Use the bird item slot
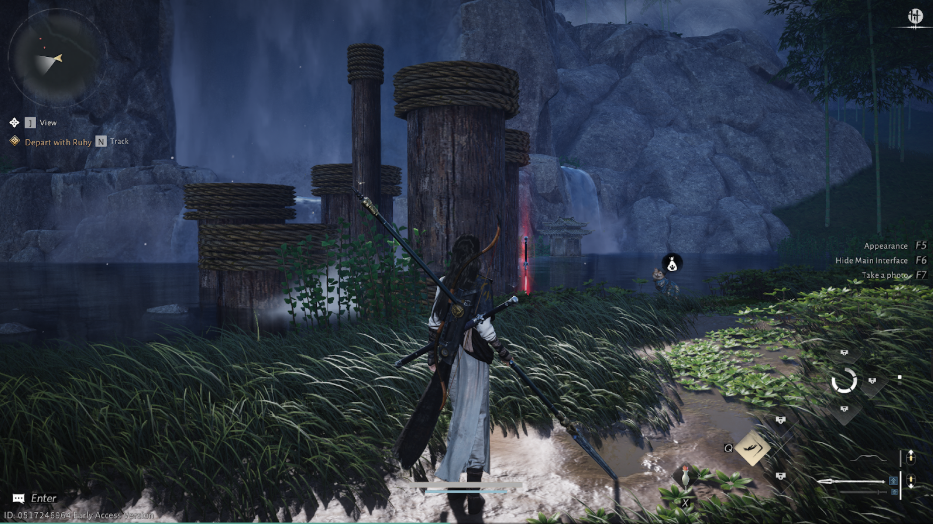 (x=685, y=477)
